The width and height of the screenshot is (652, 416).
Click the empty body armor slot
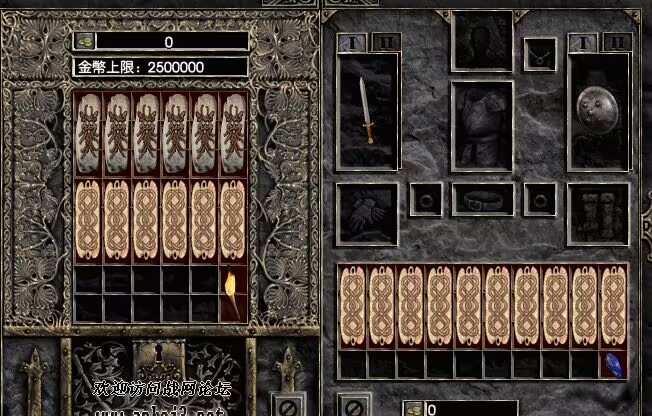pos(482,122)
